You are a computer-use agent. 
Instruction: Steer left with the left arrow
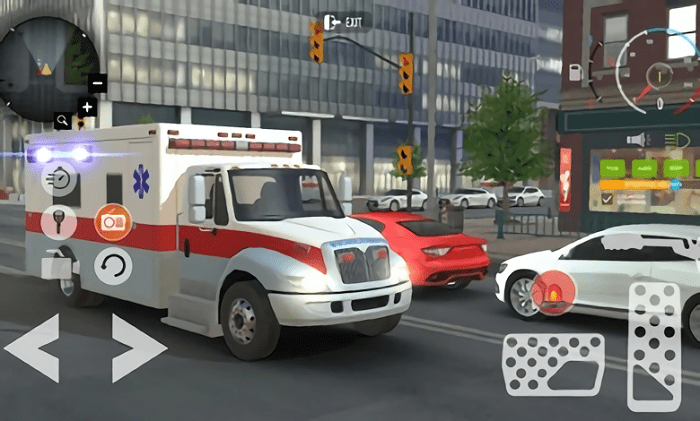point(32,348)
